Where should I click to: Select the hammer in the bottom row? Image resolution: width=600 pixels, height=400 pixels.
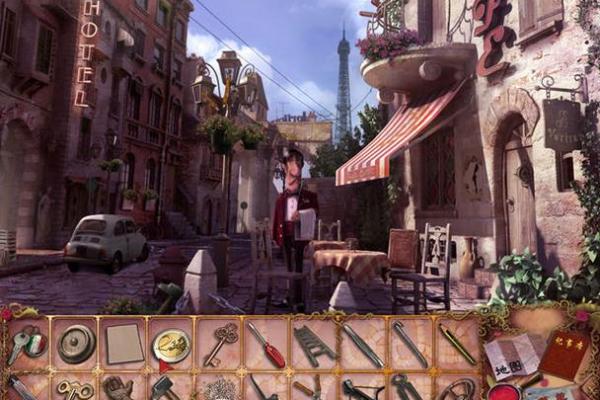[x=165, y=388]
